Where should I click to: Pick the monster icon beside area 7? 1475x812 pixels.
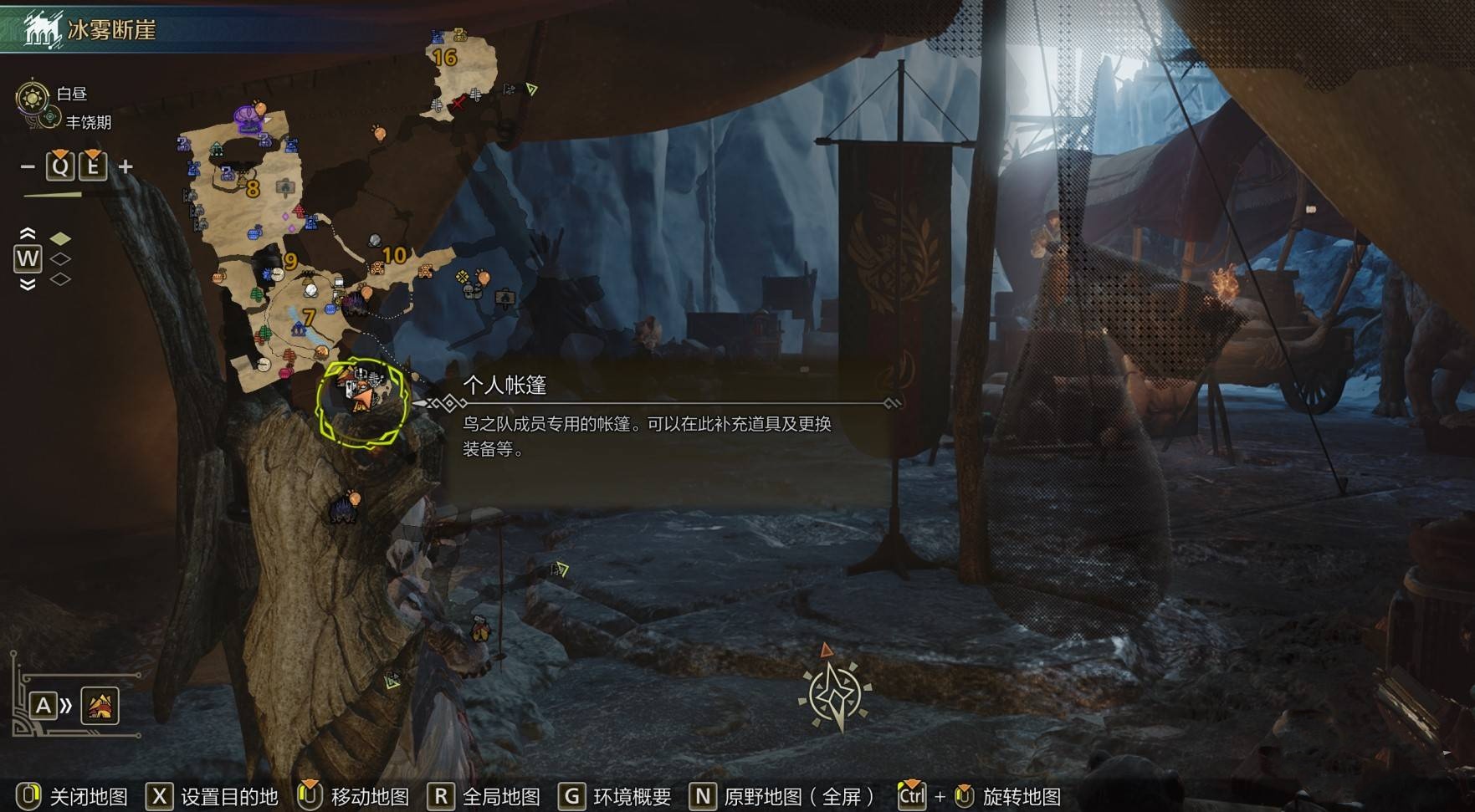coord(353,302)
